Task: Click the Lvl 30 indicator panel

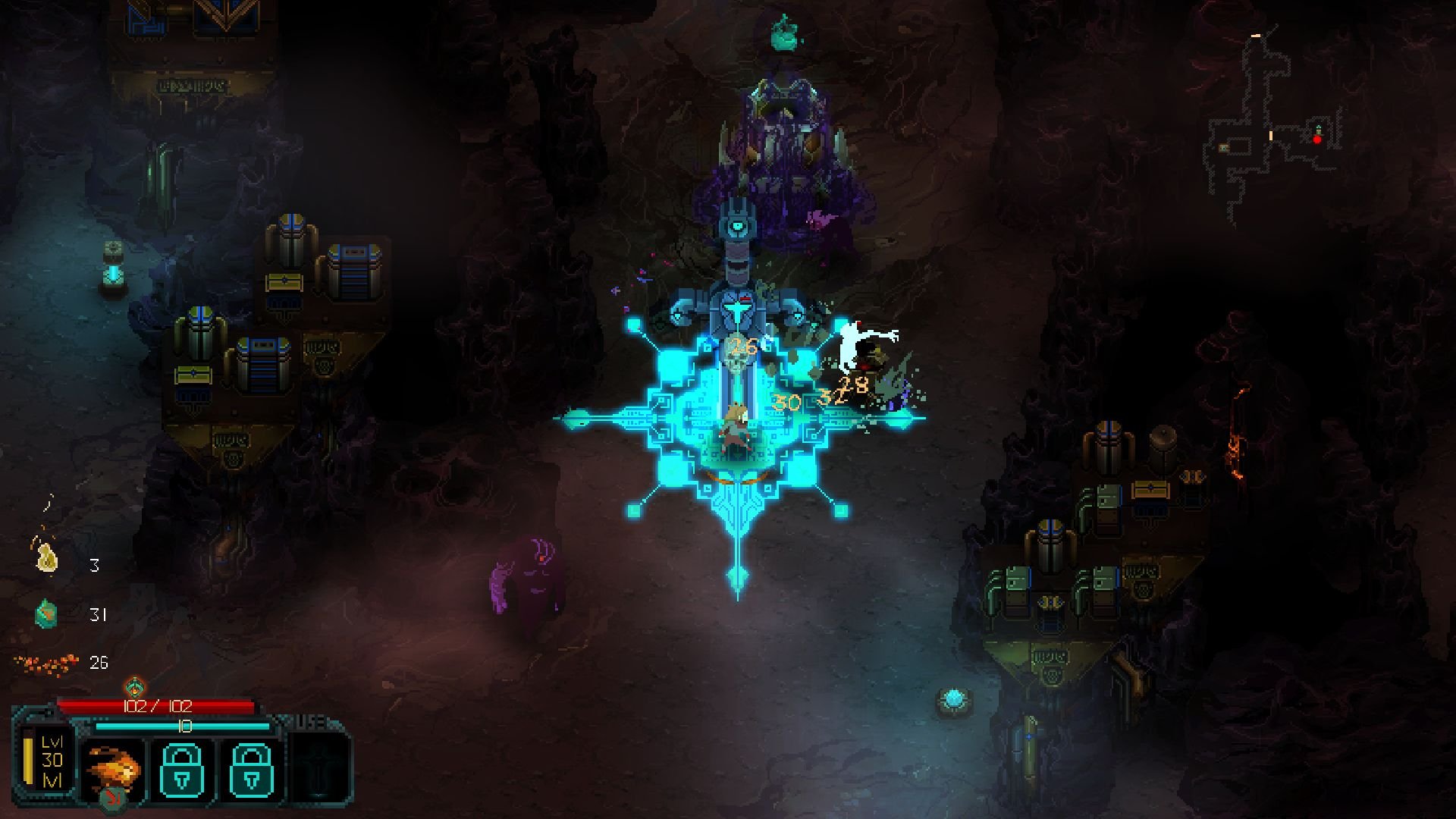Action: click(x=51, y=761)
